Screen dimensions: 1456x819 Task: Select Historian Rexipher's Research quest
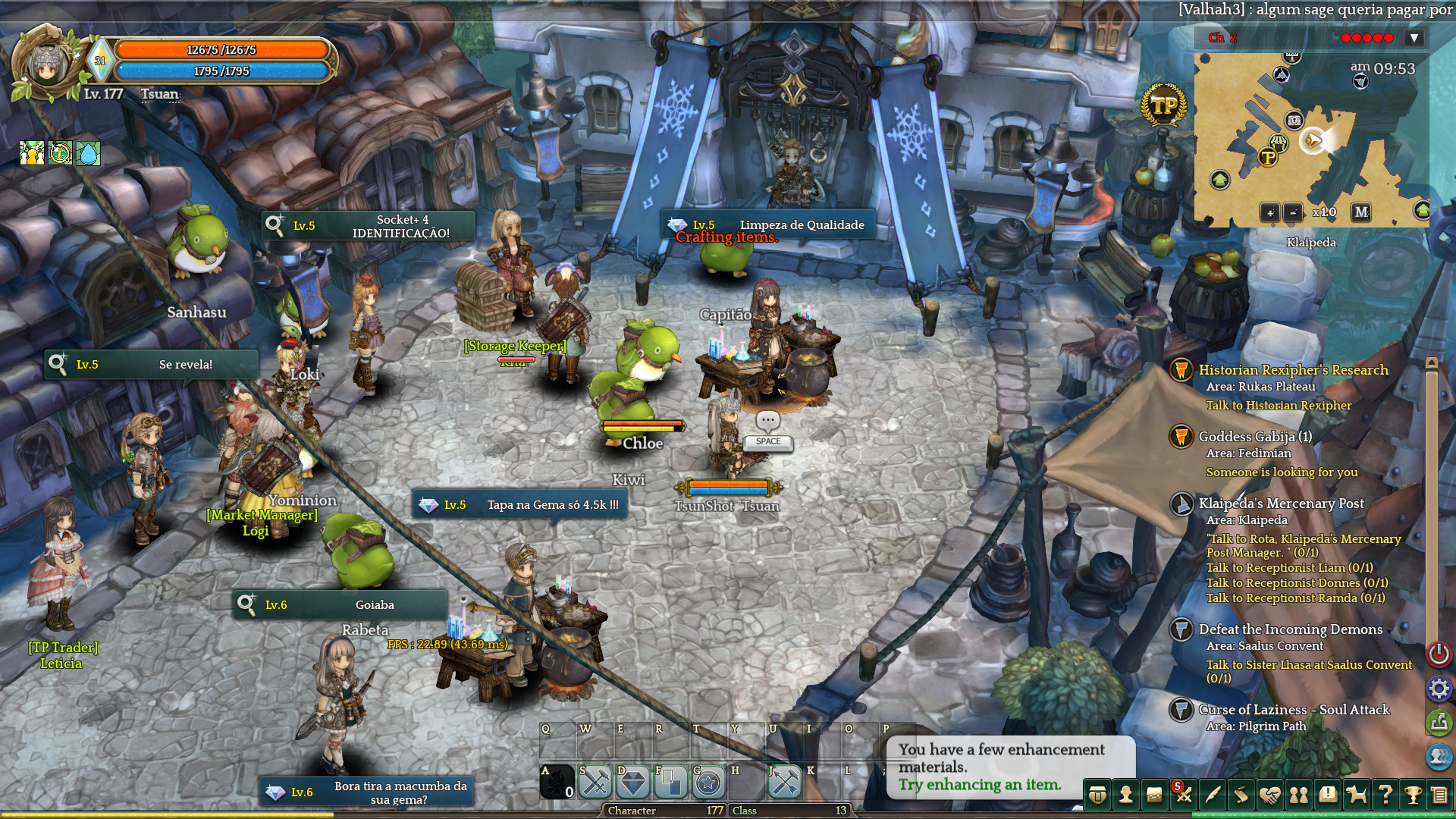click(1293, 370)
